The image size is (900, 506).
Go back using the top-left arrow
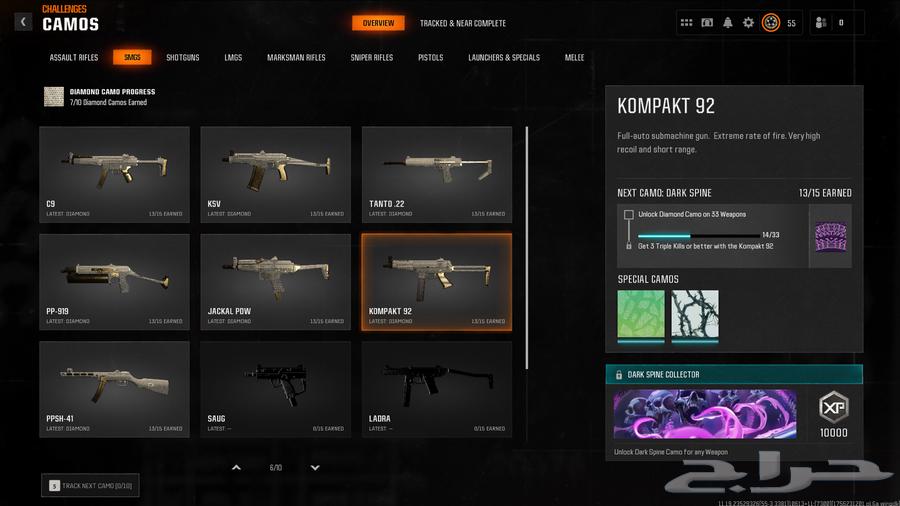[x=23, y=21]
